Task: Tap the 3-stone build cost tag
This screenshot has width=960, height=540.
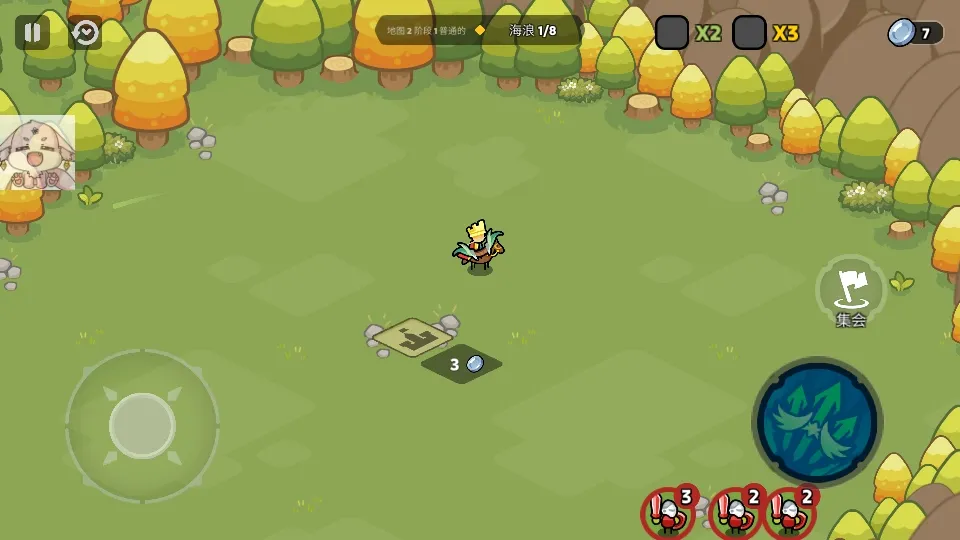Action: (x=462, y=364)
